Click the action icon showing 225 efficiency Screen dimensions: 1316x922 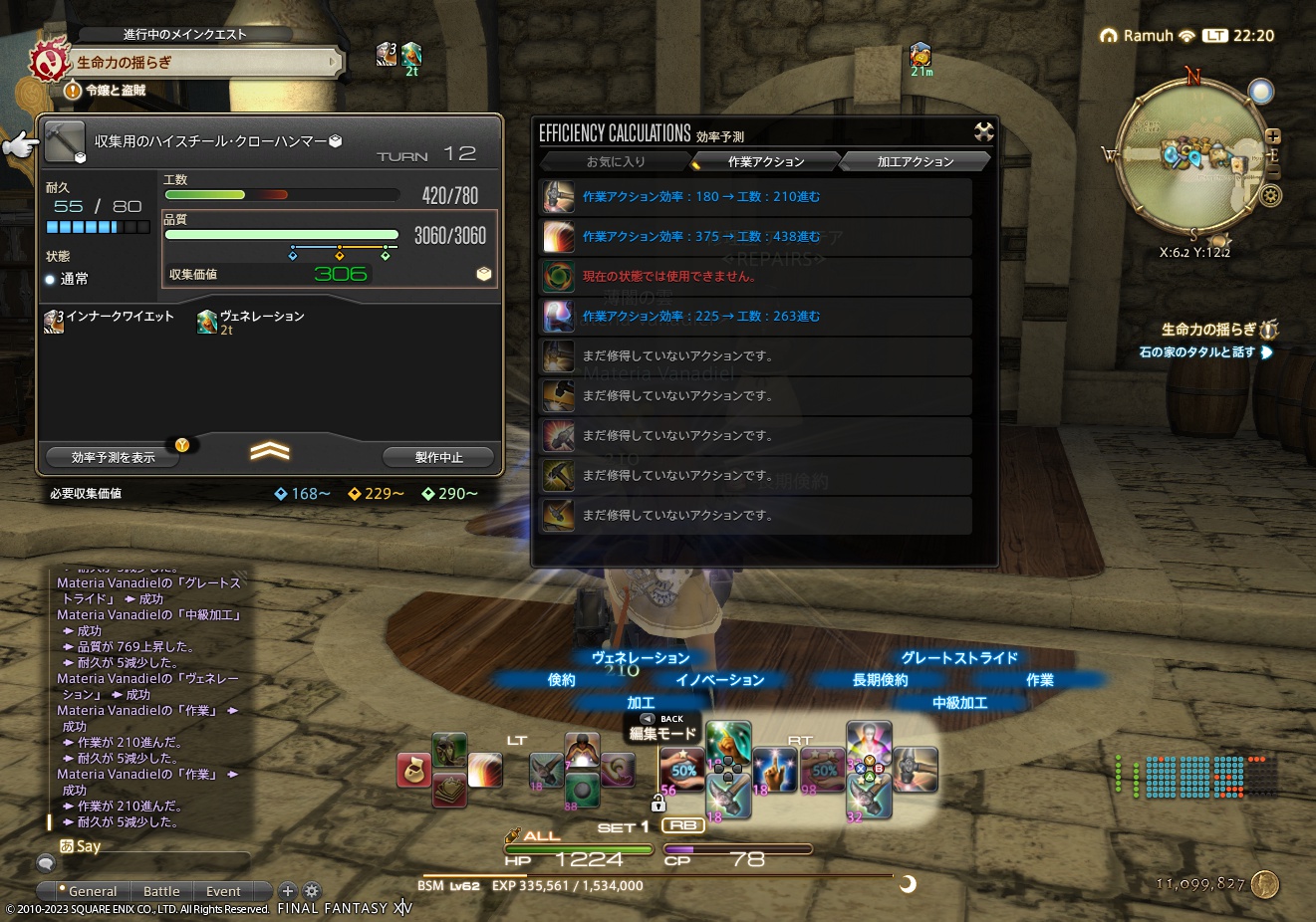[559, 316]
